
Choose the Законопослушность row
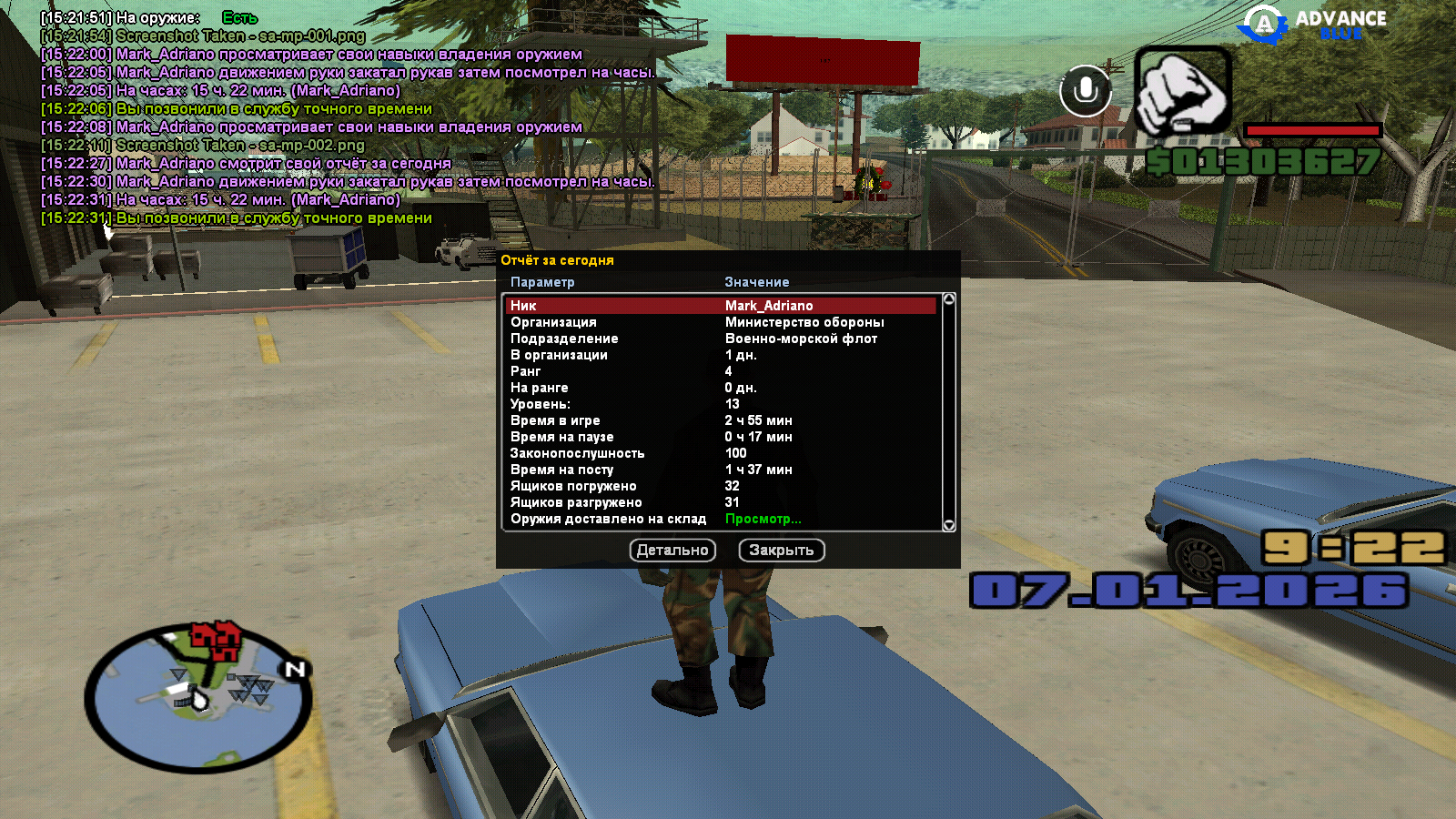click(x=721, y=453)
